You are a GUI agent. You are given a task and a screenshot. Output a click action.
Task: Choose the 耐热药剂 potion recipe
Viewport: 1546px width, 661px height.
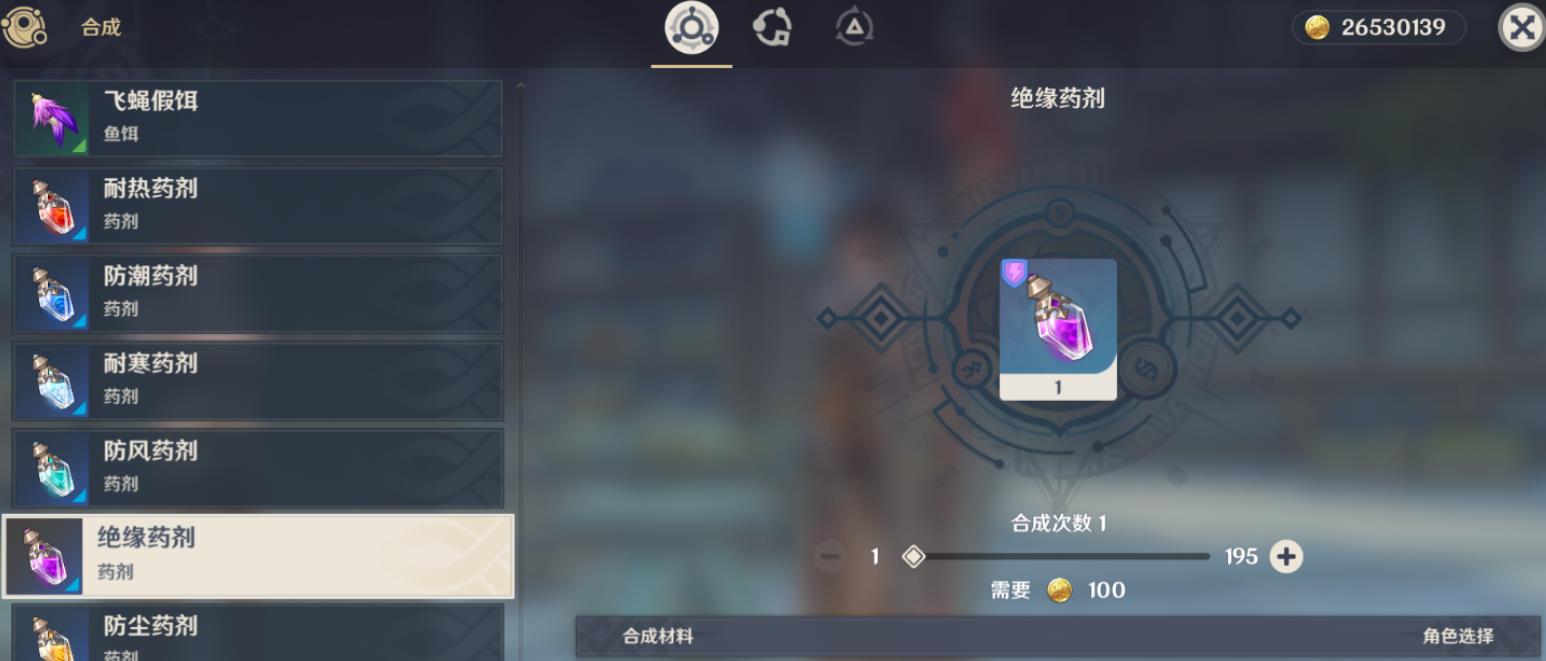pyautogui.click(x=257, y=206)
